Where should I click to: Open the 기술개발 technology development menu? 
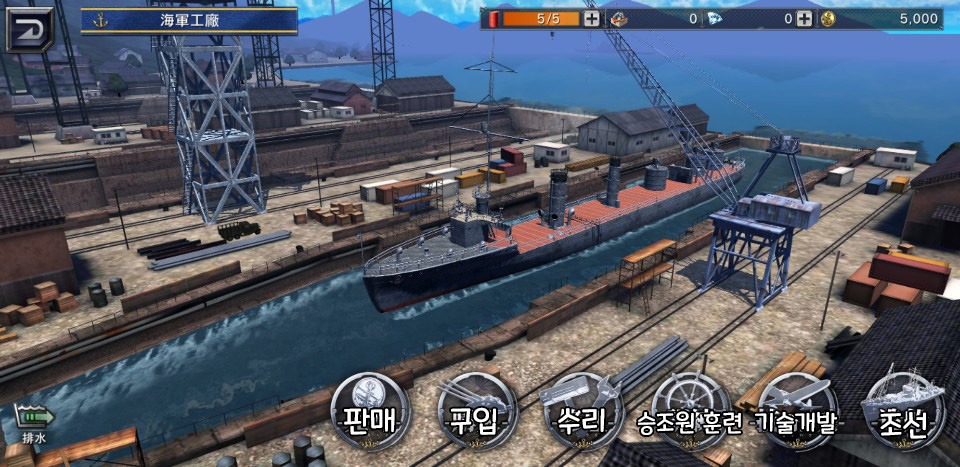click(x=797, y=412)
